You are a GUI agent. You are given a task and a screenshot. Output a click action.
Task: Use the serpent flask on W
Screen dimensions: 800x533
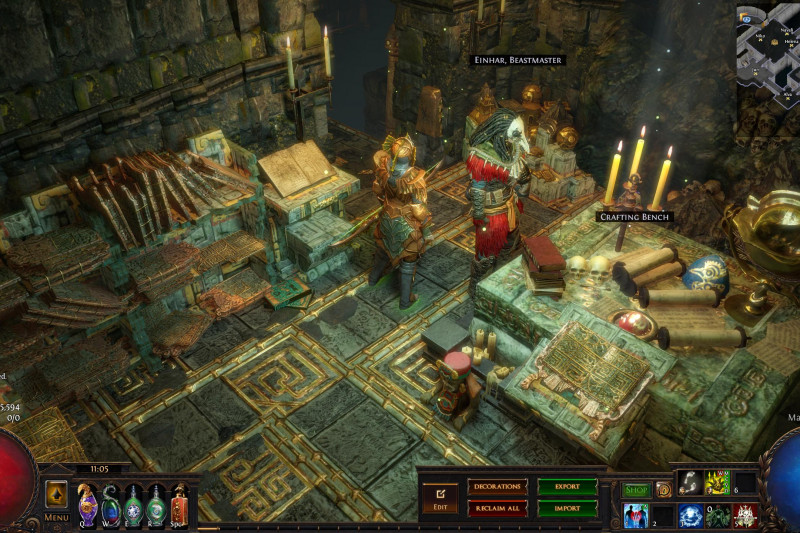[110, 503]
